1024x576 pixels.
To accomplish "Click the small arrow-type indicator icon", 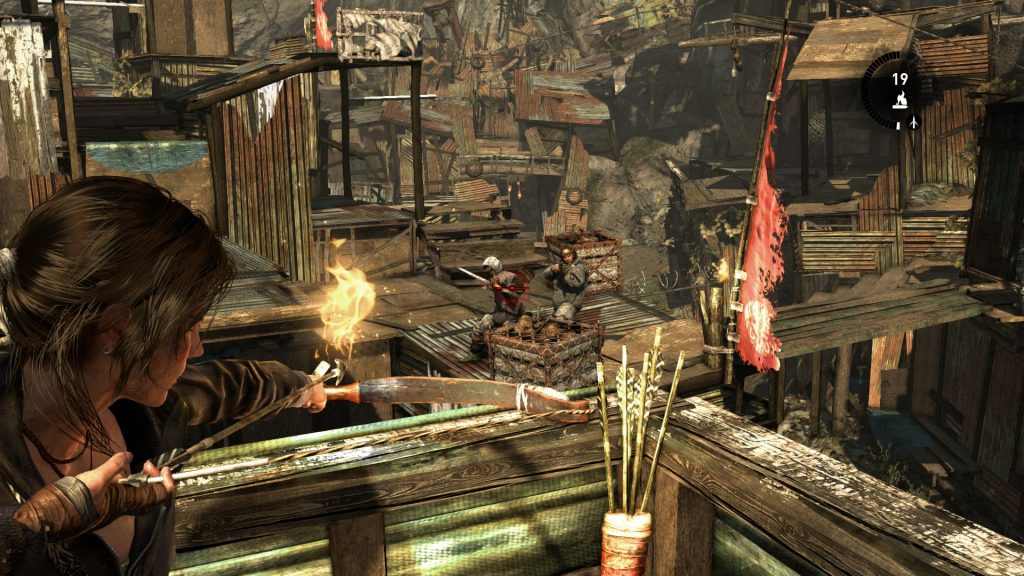I will point(913,122).
